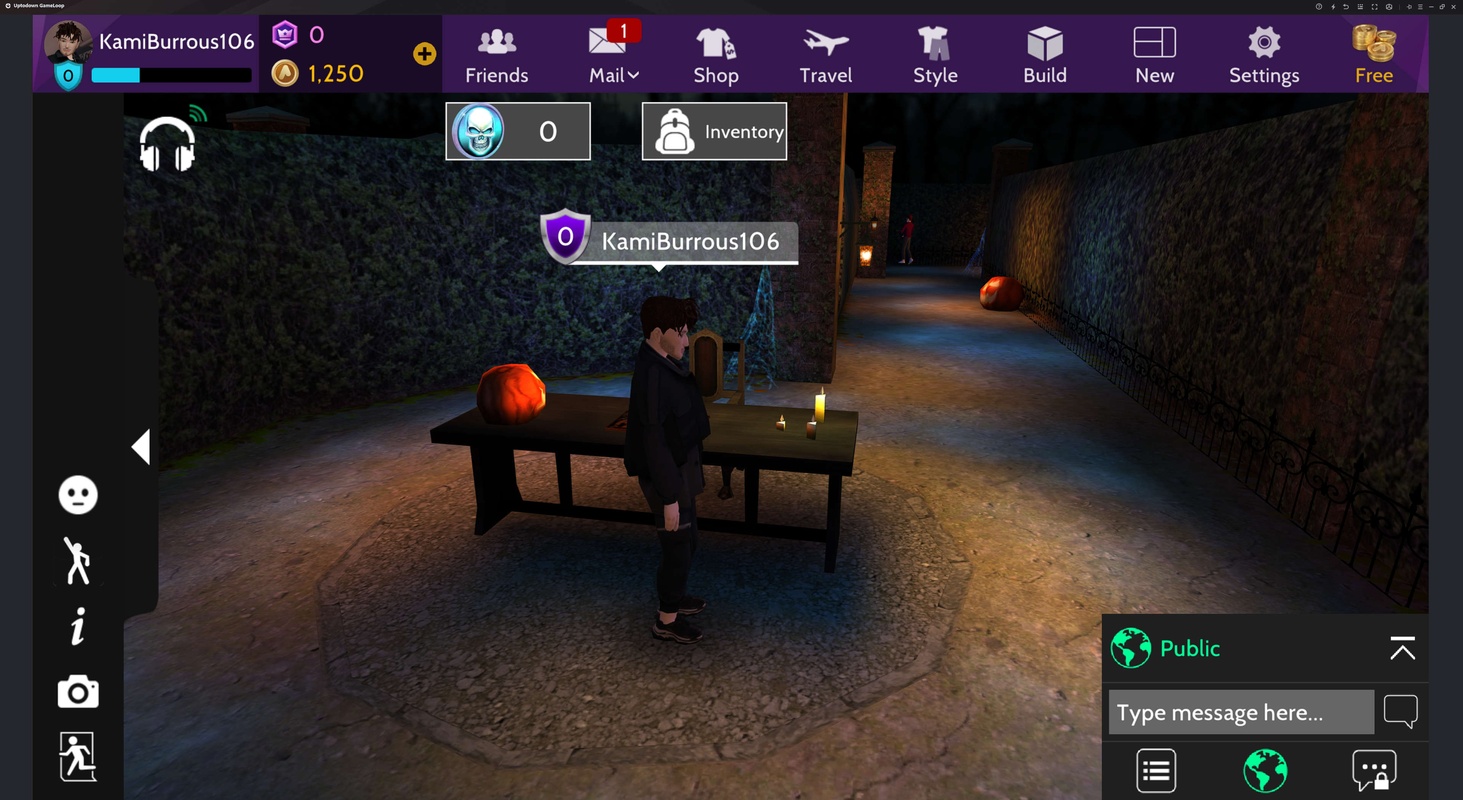This screenshot has height=800, width=1463.
Task: Open the Inventory backpack
Action: point(714,131)
